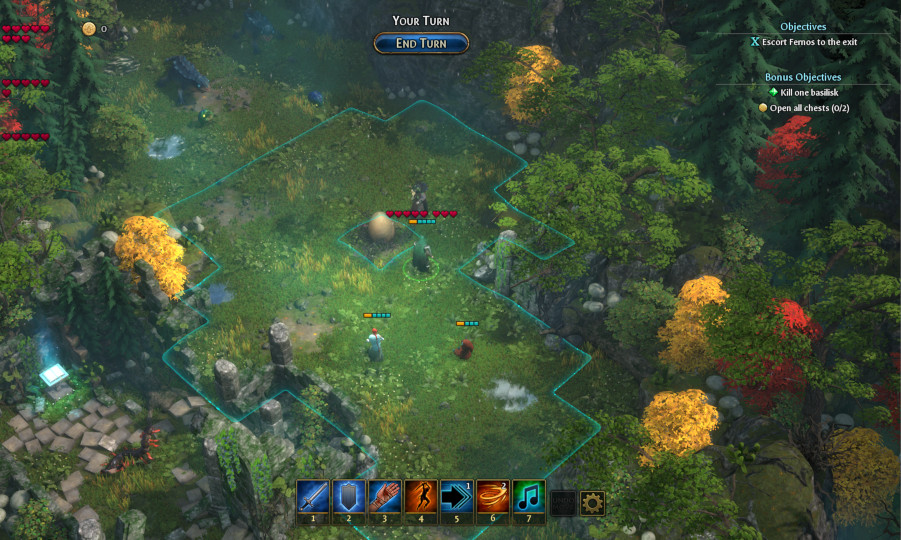Activate the shield defense ability

point(349,497)
